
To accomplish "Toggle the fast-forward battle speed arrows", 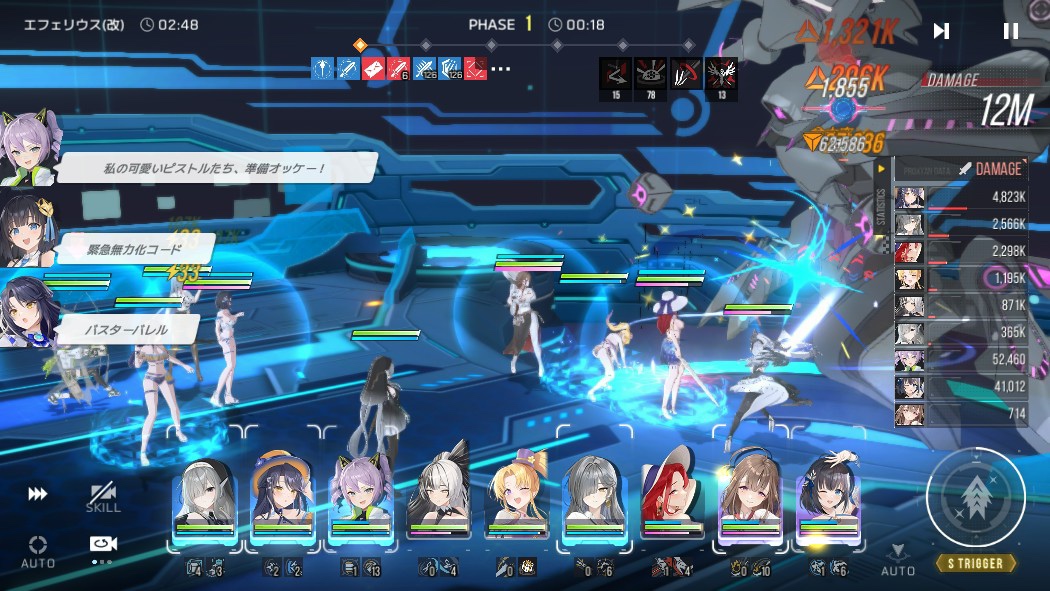I will pos(38,494).
